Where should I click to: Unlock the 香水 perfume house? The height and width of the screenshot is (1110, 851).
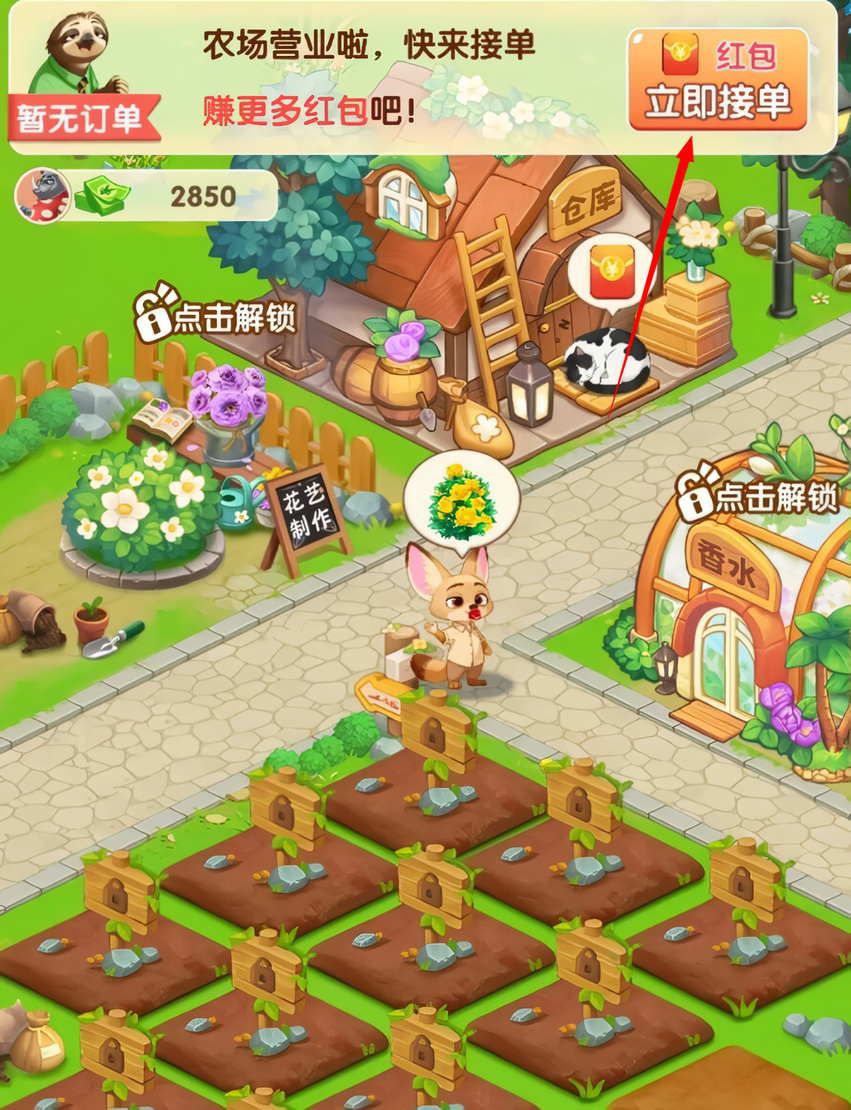pyautogui.click(x=759, y=497)
